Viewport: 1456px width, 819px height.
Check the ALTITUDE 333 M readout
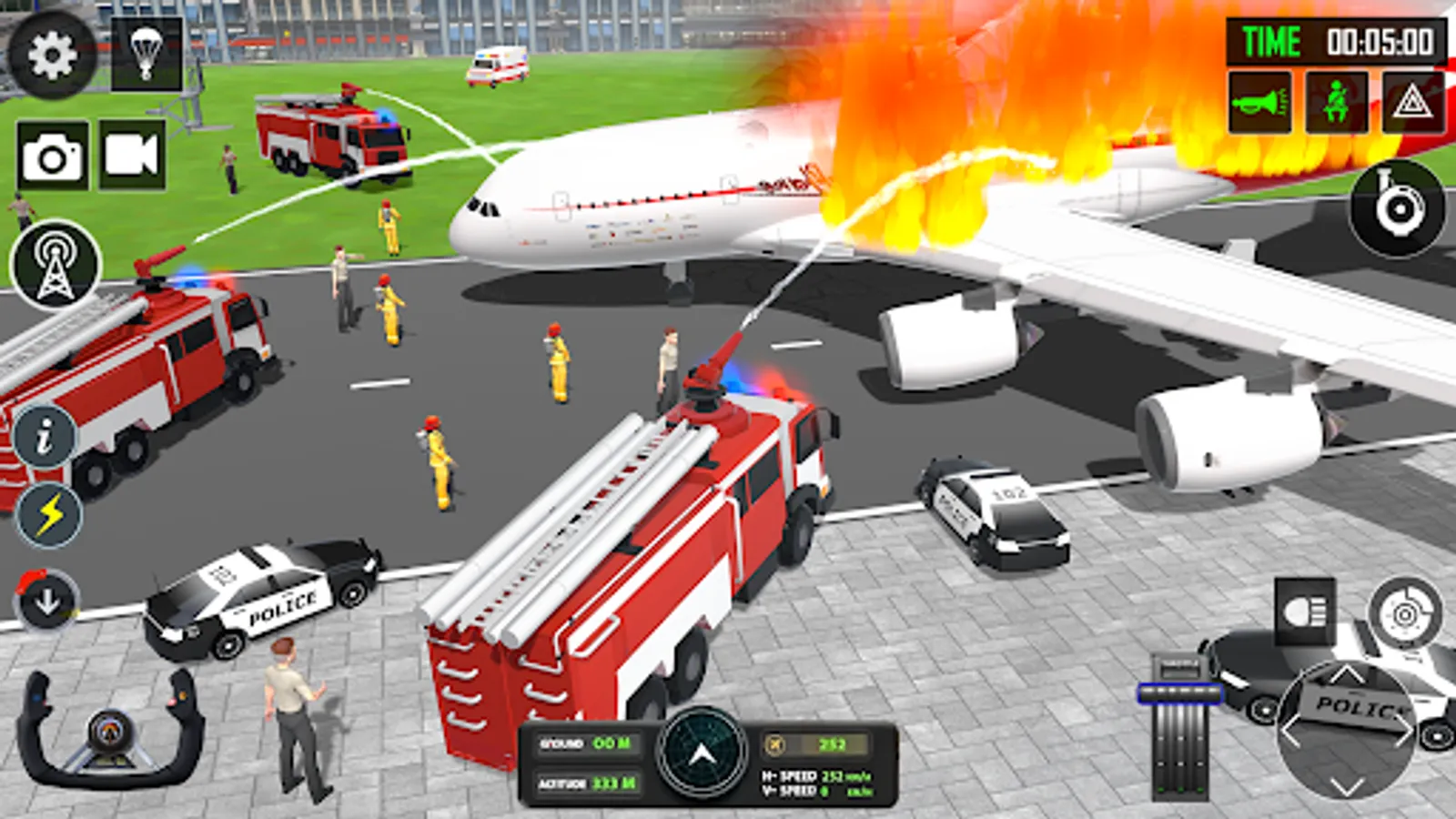[x=587, y=783]
